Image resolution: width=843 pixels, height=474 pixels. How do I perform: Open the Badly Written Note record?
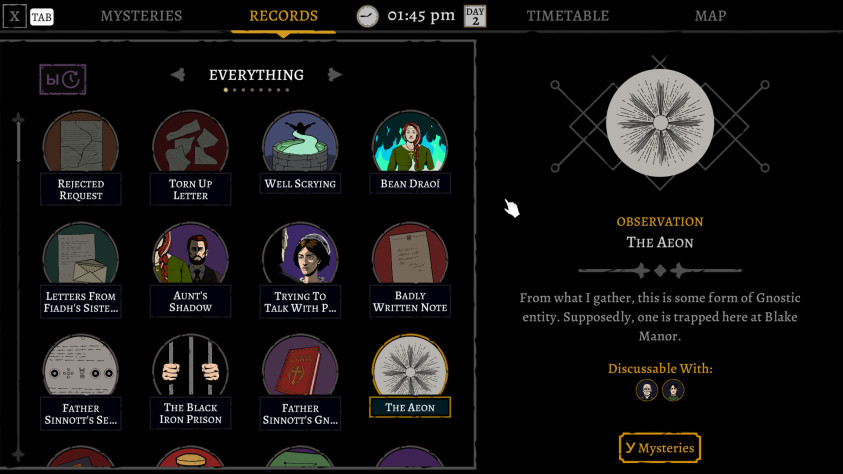(410, 260)
